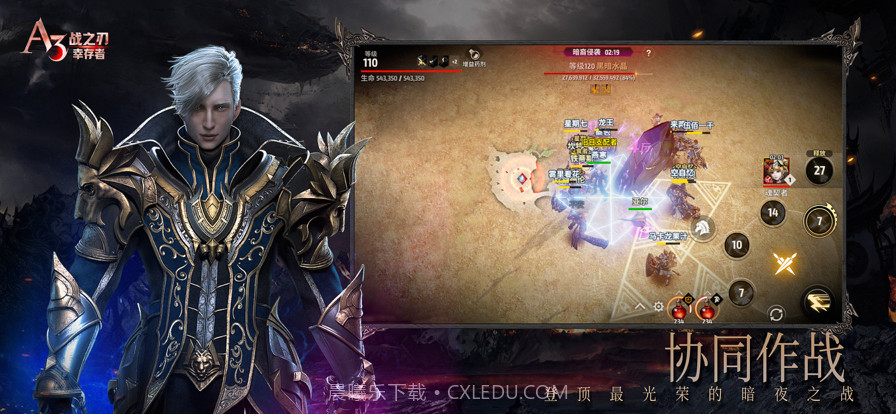896x414 pixels.
Task: Use the crossed swords attack button
Action: pyautogui.click(x=784, y=263)
